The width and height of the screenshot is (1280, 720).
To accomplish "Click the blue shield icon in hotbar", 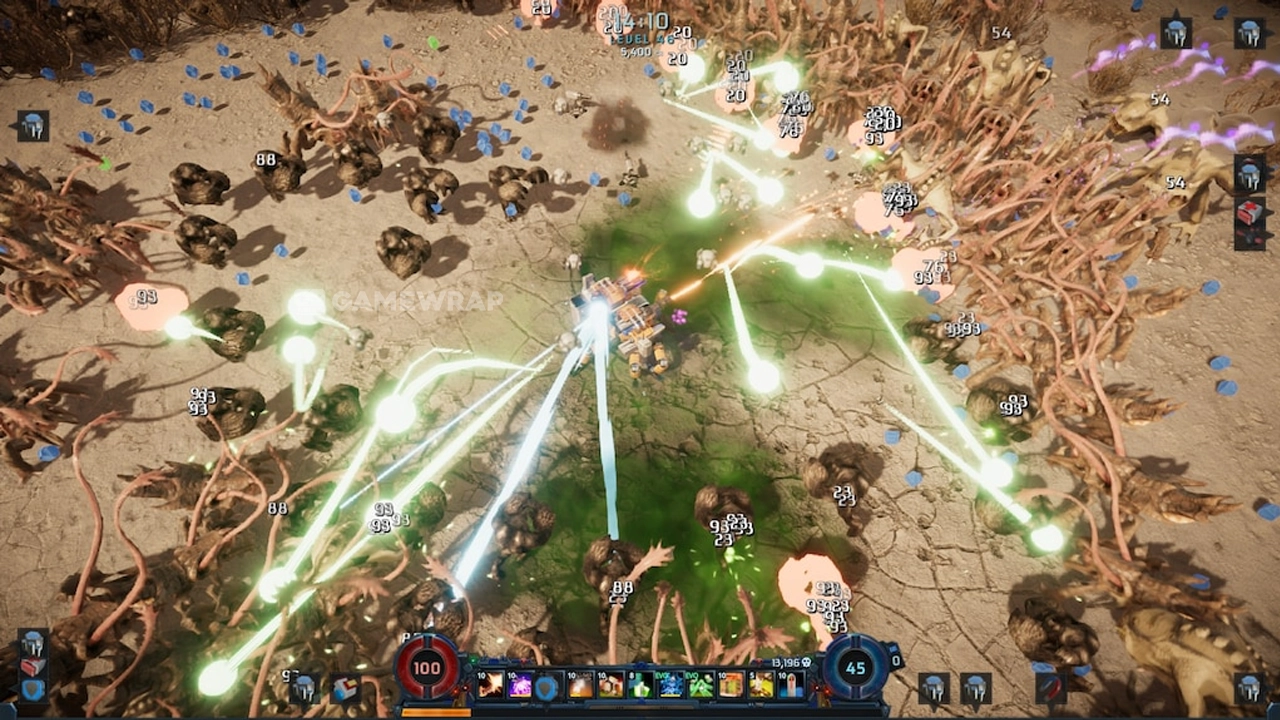I will (547, 686).
